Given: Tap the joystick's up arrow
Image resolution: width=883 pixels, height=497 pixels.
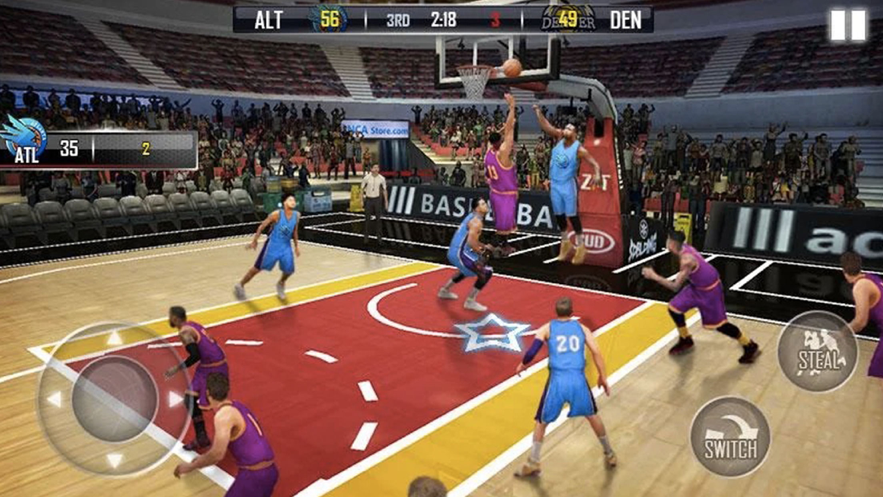Looking at the screenshot, I should tap(114, 339).
